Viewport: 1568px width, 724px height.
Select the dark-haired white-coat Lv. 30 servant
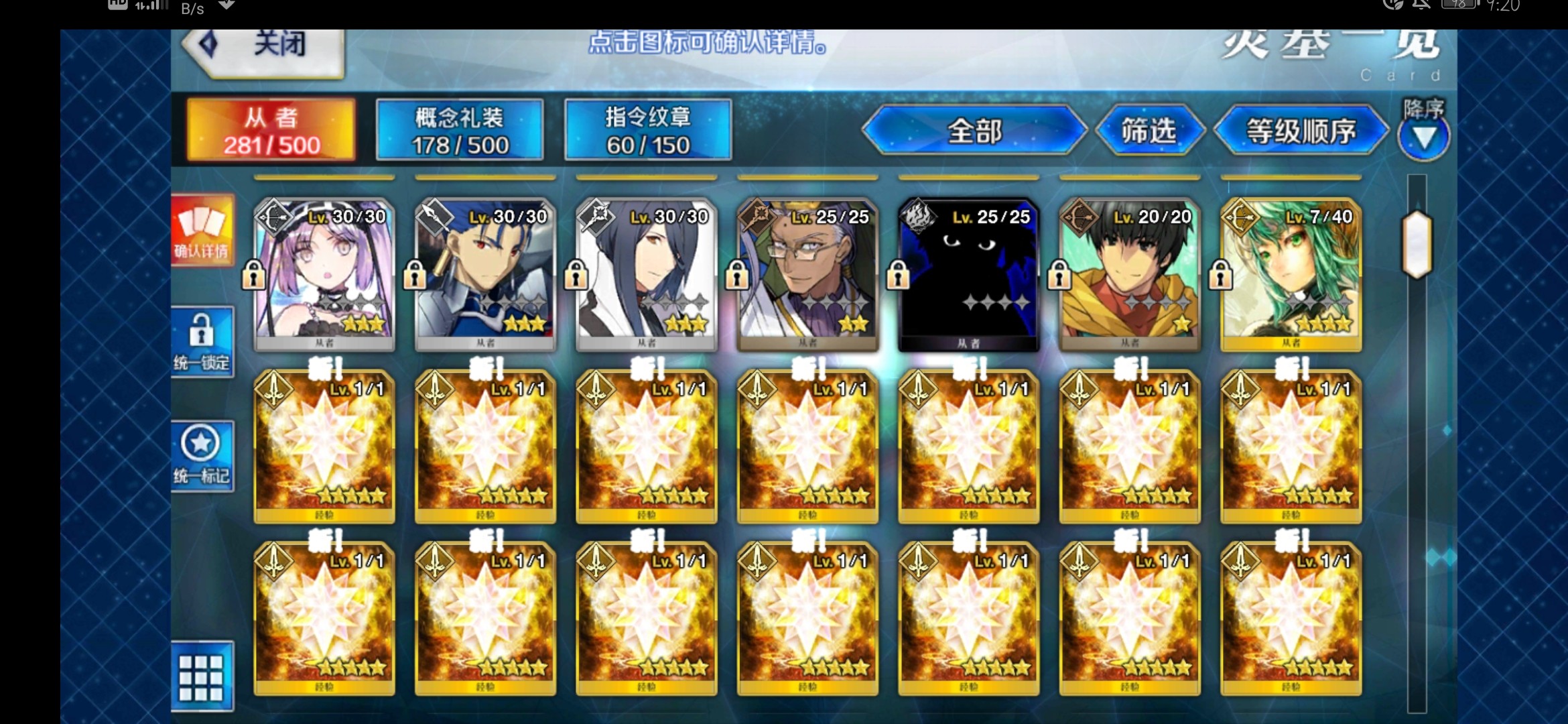(x=646, y=275)
